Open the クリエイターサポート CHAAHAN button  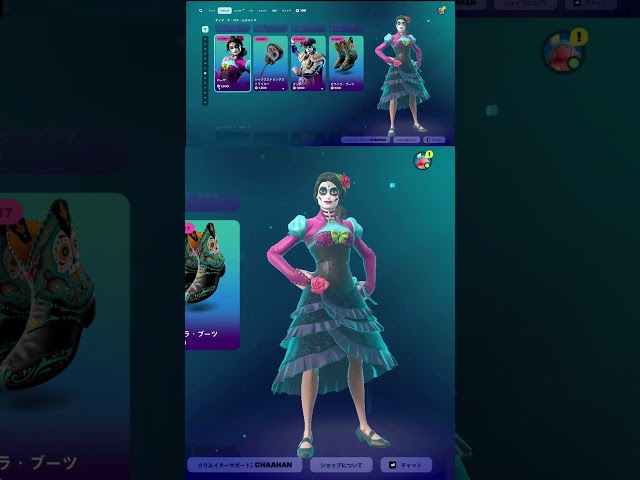point(246,465)
